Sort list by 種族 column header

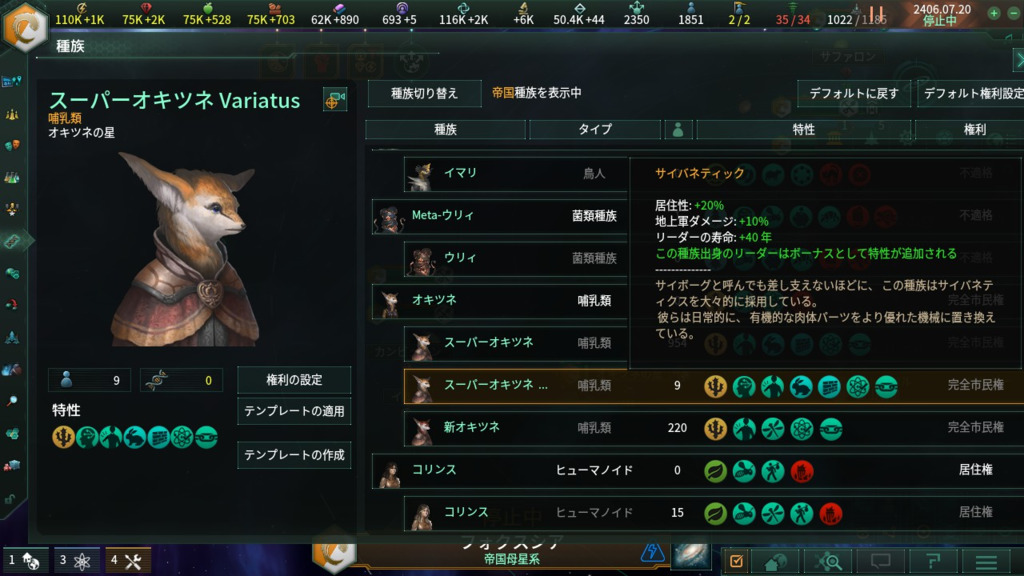445,130
